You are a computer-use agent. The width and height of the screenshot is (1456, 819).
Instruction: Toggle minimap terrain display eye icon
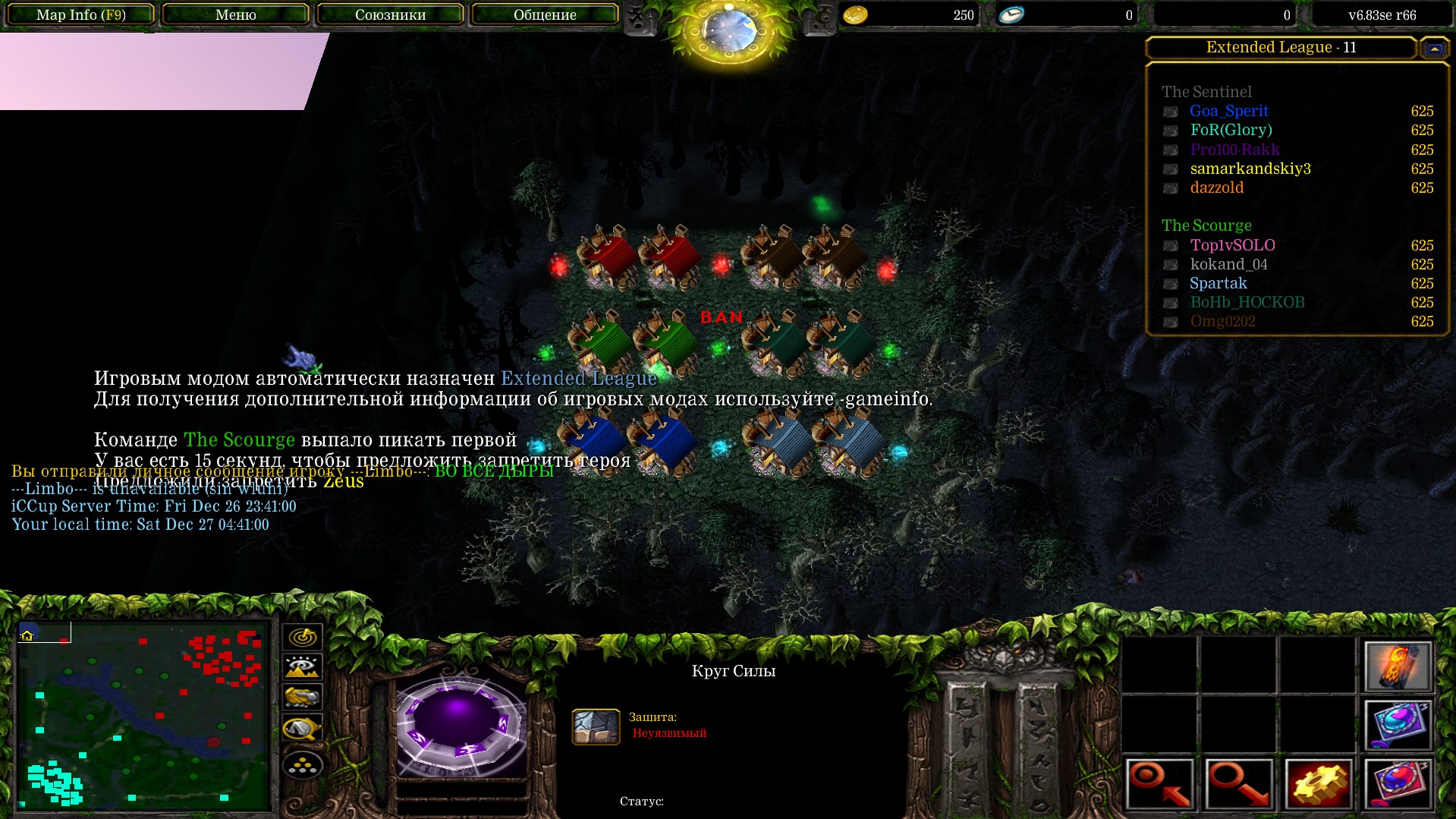click(x=302, y=667)
